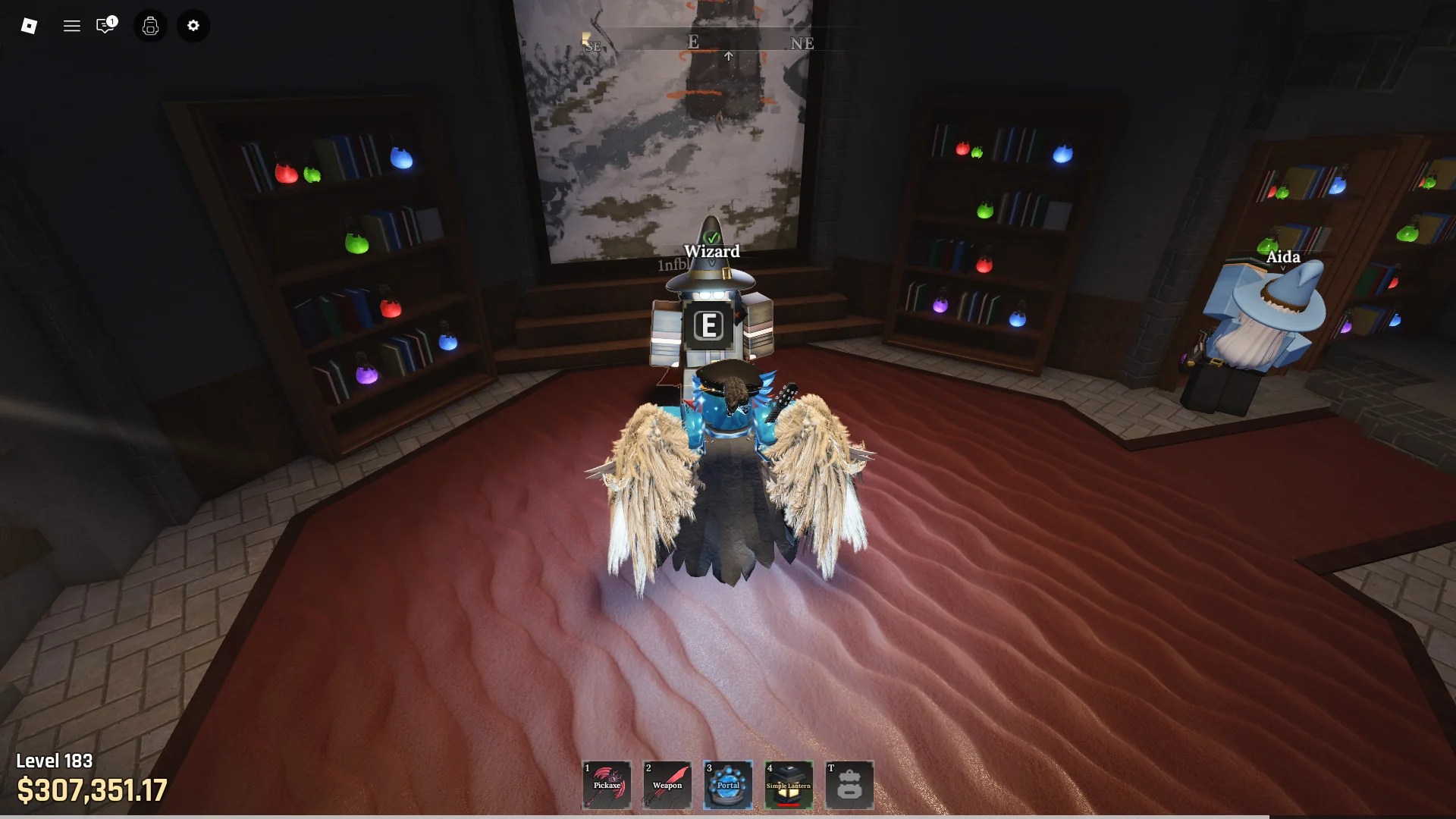Equip the Simple Lantern from slot 4
Viewport: 1456px width, 819px height.
(x=789, y=785)
